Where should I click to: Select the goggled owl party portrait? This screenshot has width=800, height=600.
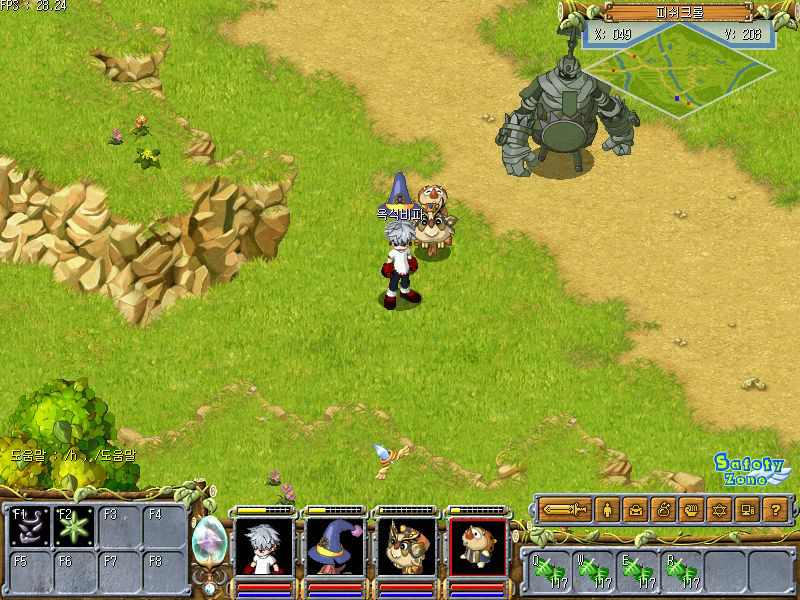(406, 547)
